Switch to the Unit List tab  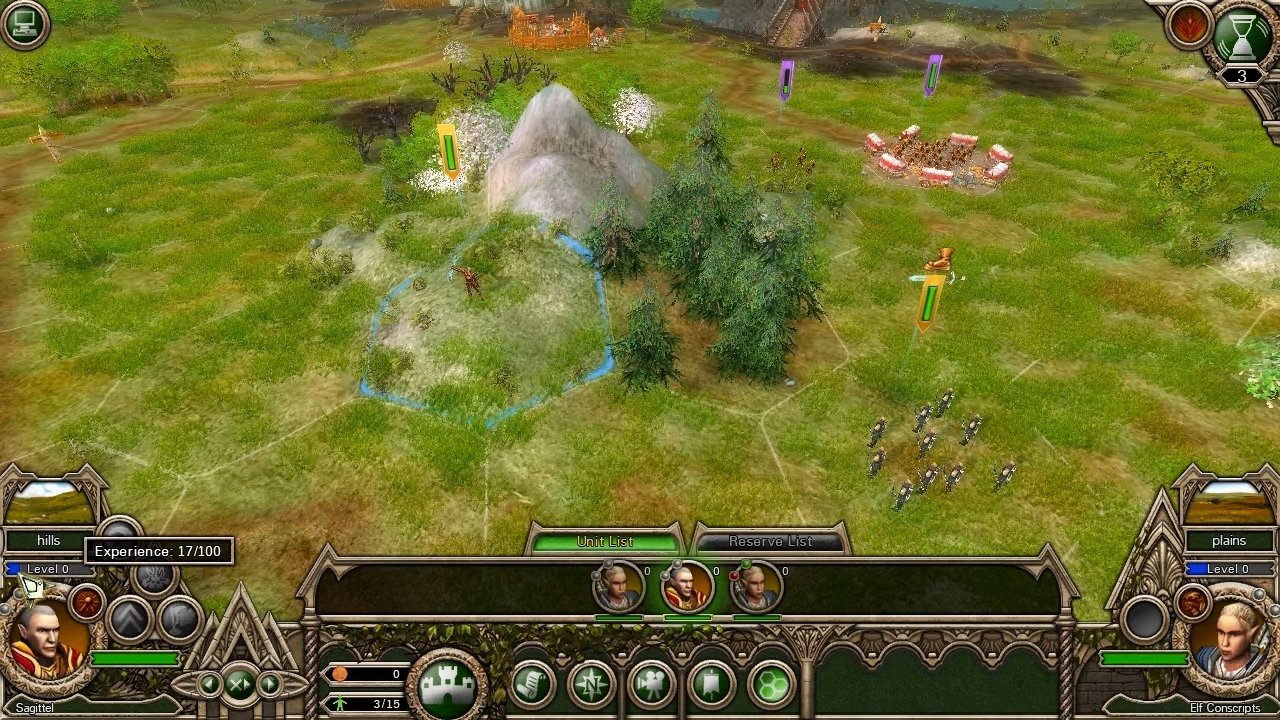(605, 541)
